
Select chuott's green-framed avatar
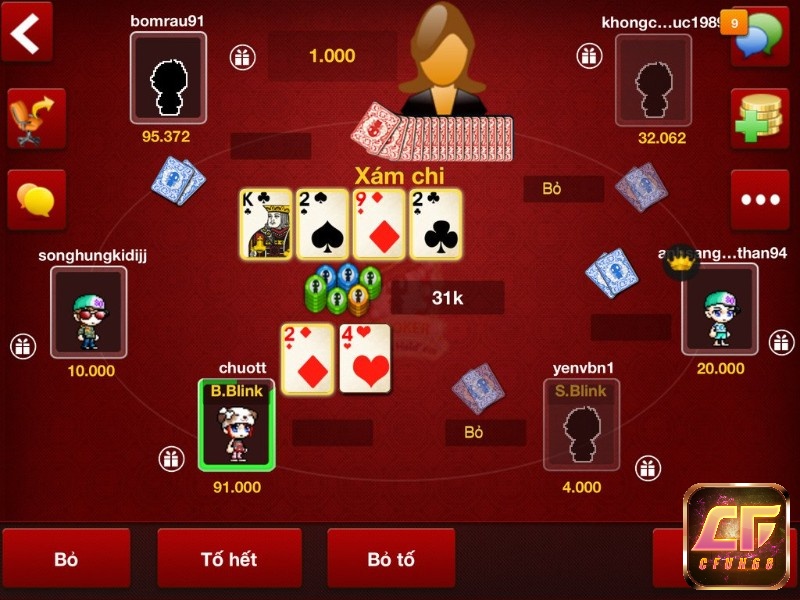(x=237, y=425)
